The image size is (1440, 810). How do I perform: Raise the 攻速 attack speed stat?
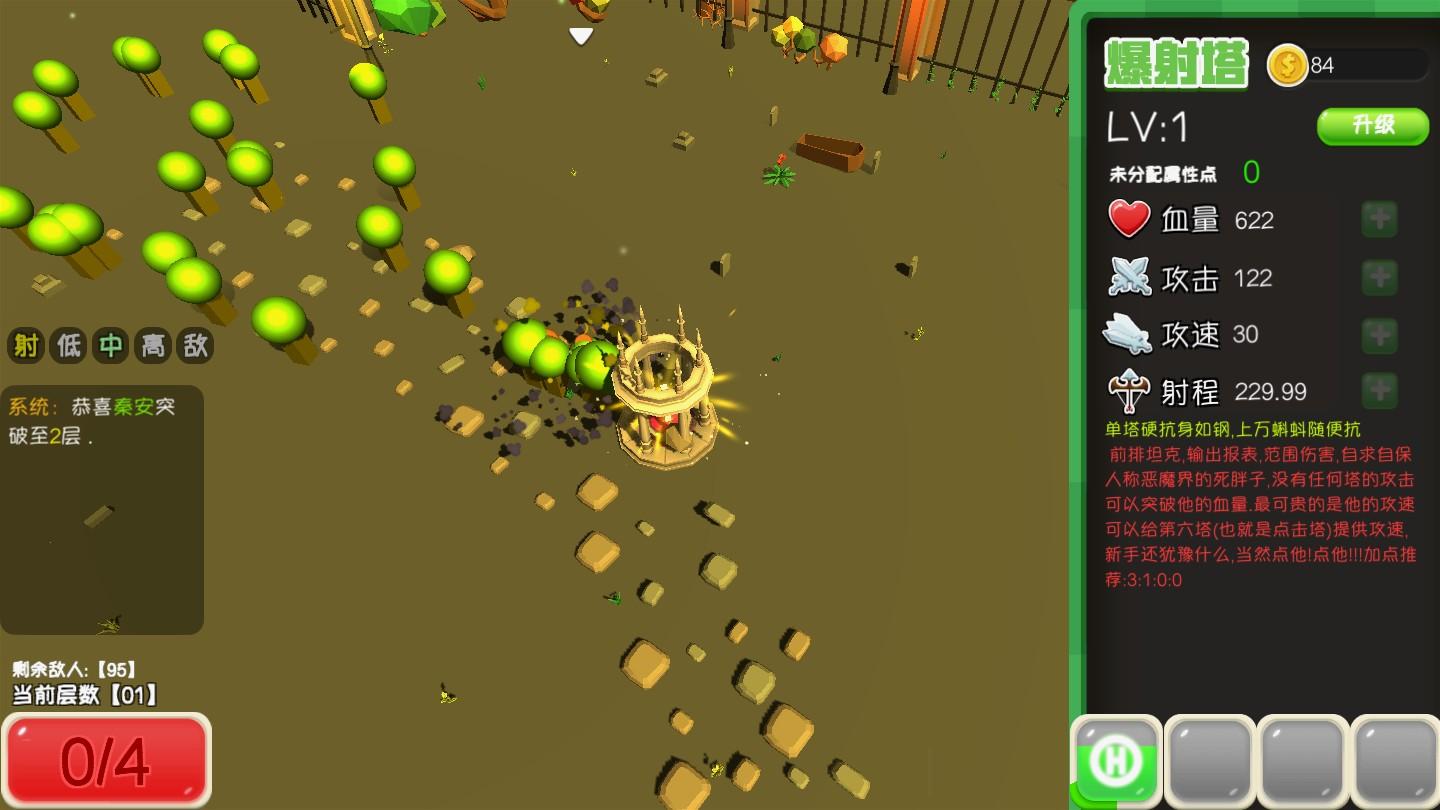click(x=1379, y=334)
